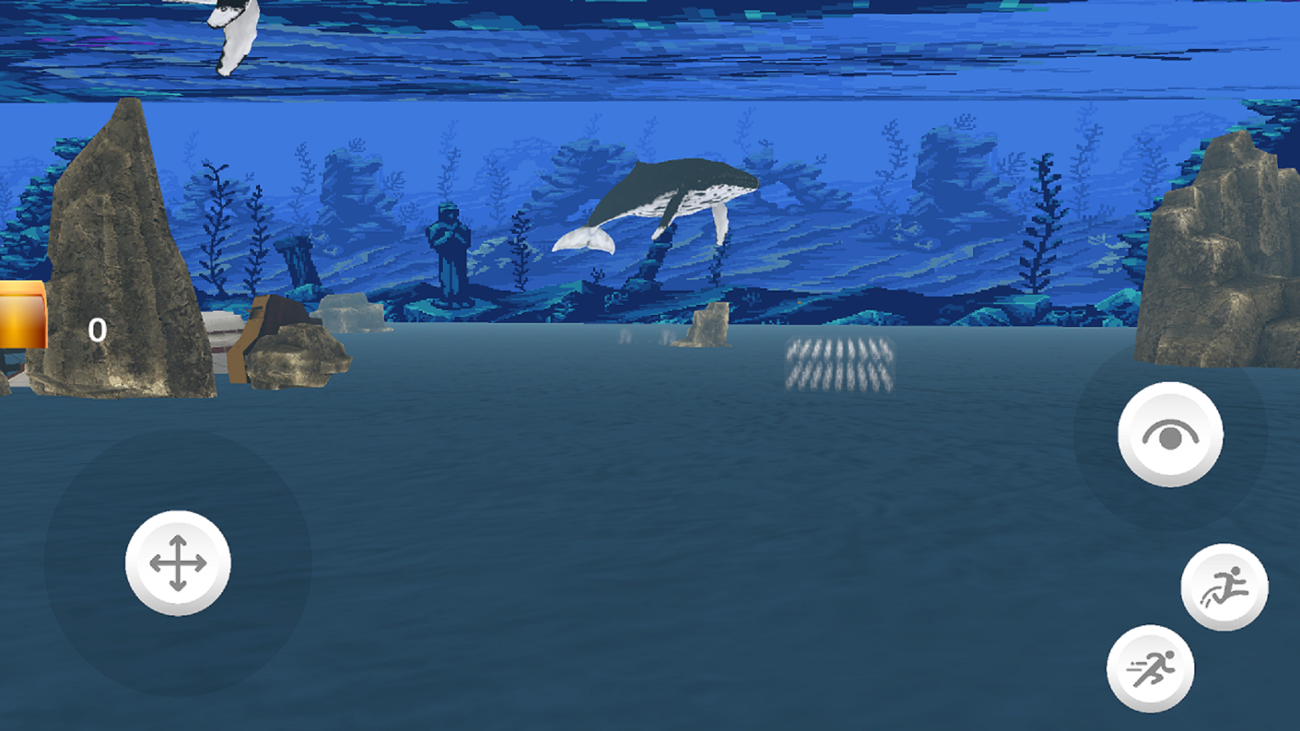Tap the whale's white tail fin
The height and width of the screenshot is (731, 1300).
585,240
